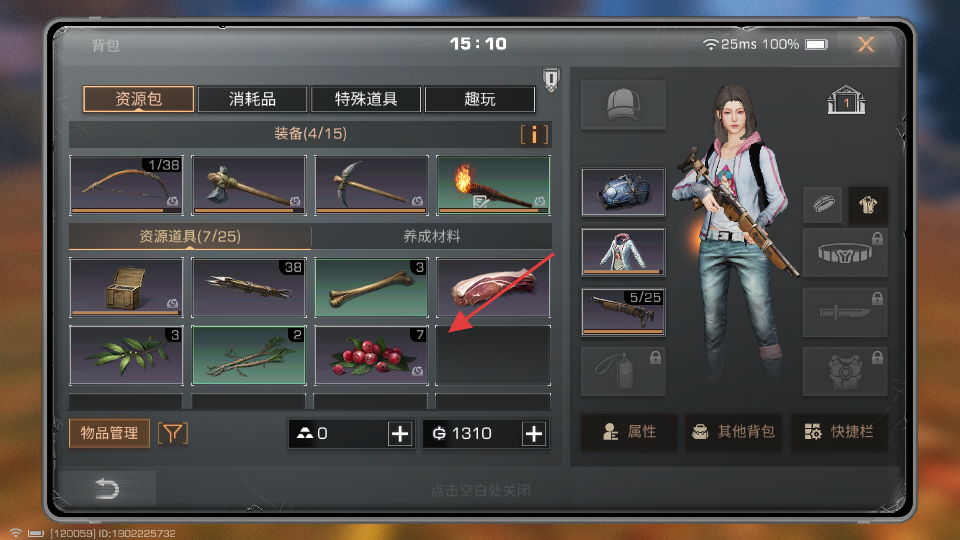This screenshot has width=960, height=540.
Task: Open 其他背包 other backpacks
Action: (733, 432)
